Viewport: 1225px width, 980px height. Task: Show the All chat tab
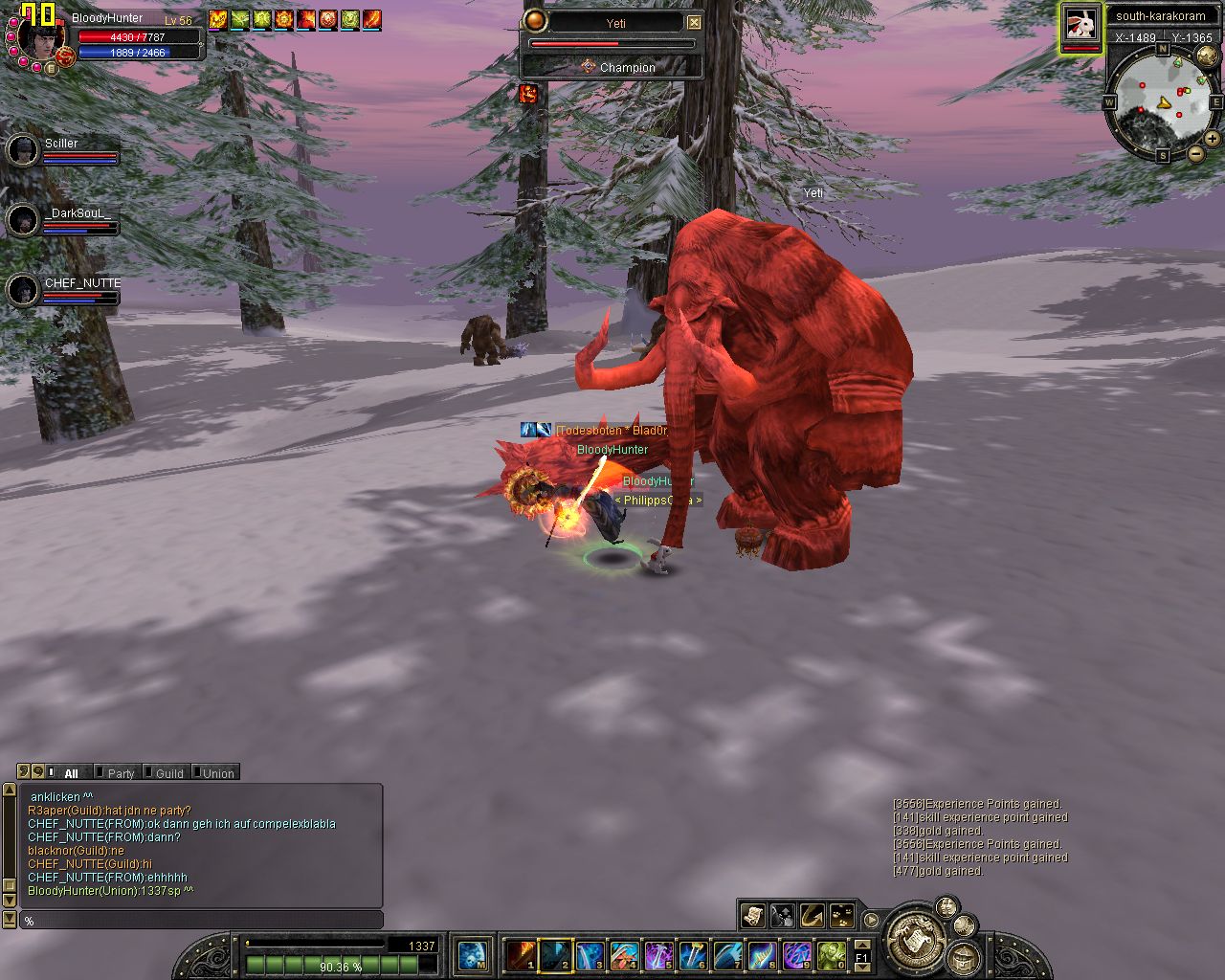(x=70, y=773)
